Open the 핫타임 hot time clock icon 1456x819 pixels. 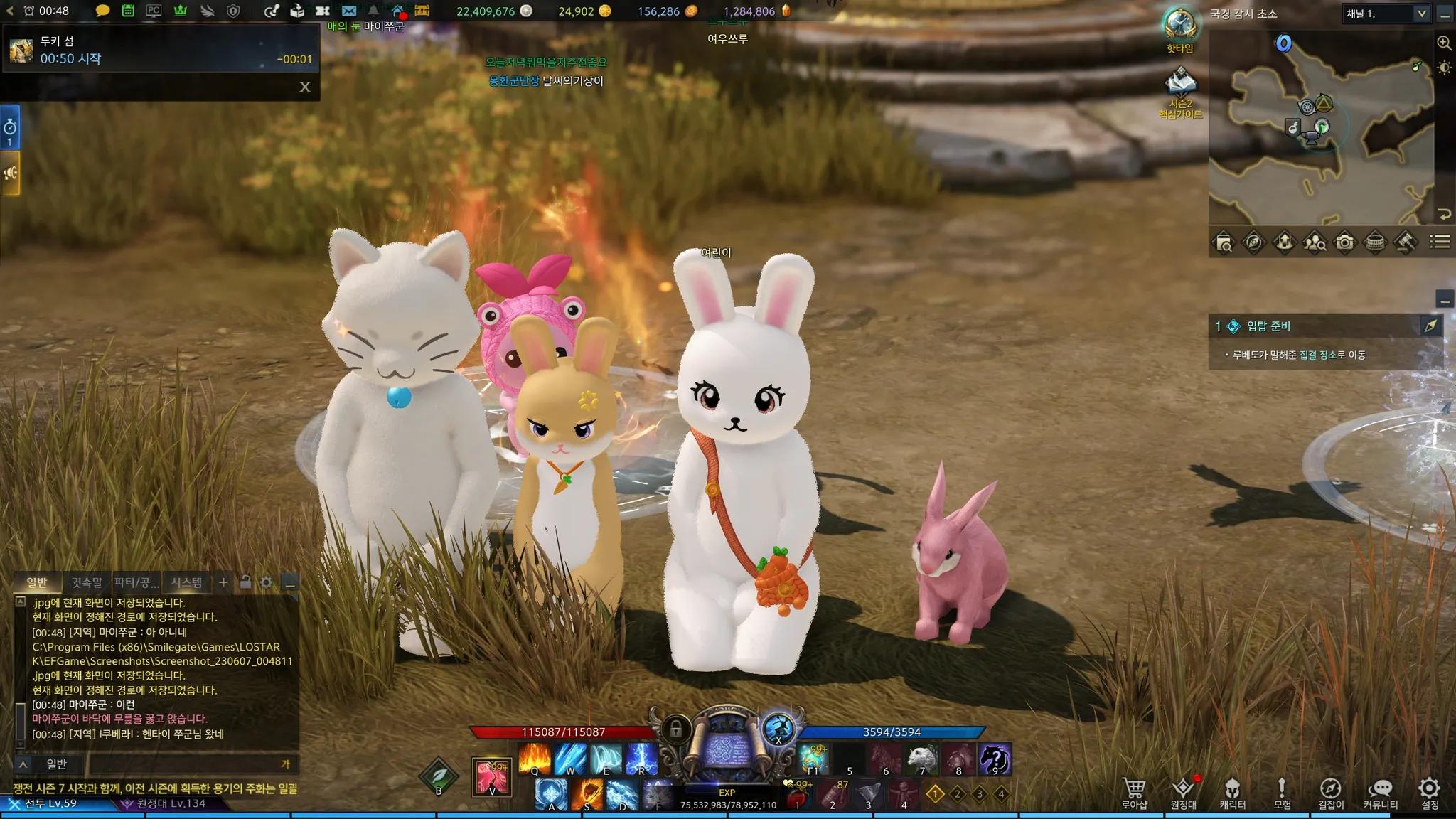(1180, 27)
